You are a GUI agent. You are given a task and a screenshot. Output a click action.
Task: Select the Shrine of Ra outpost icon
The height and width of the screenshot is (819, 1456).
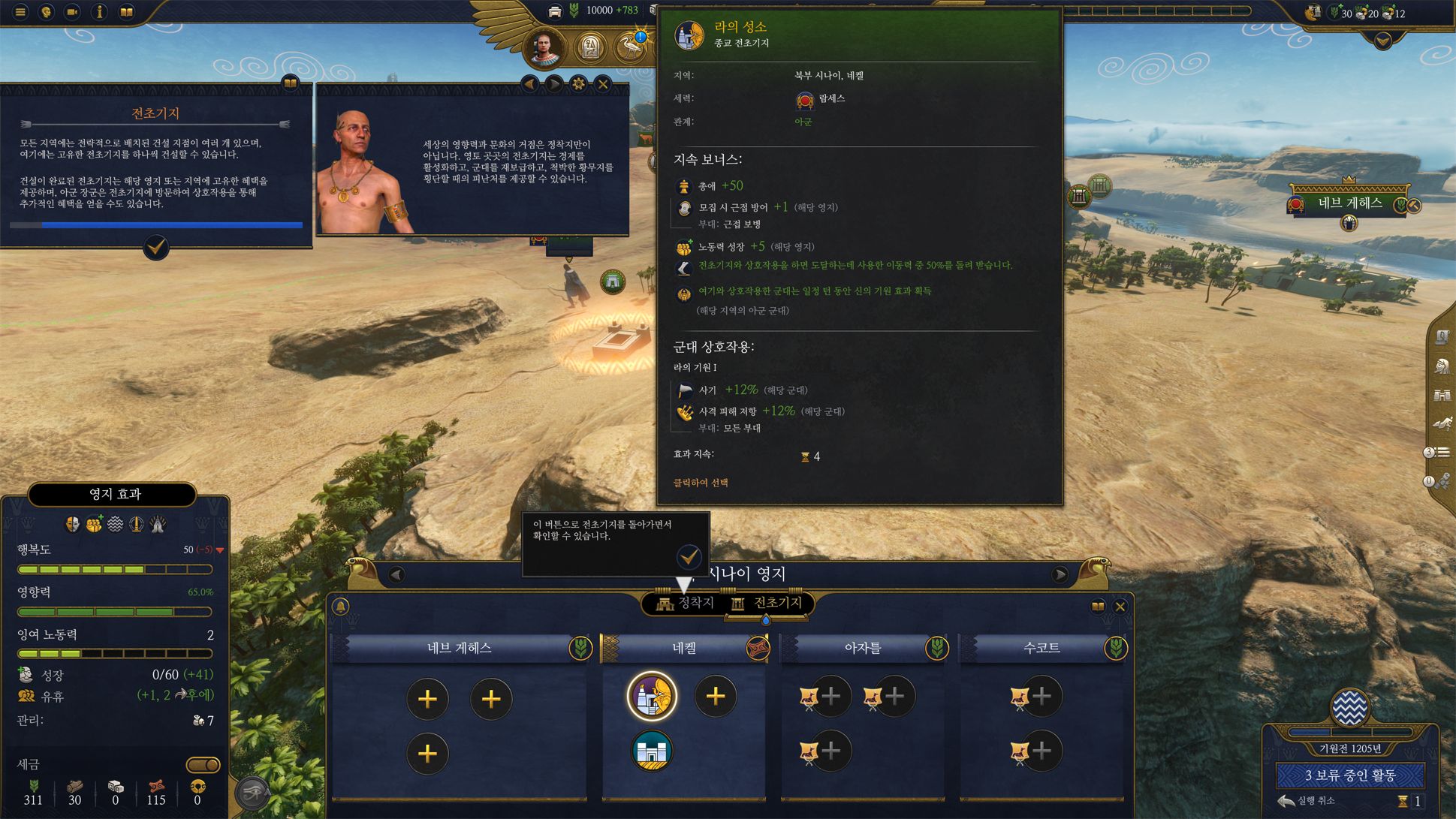[x=652, y=696]
